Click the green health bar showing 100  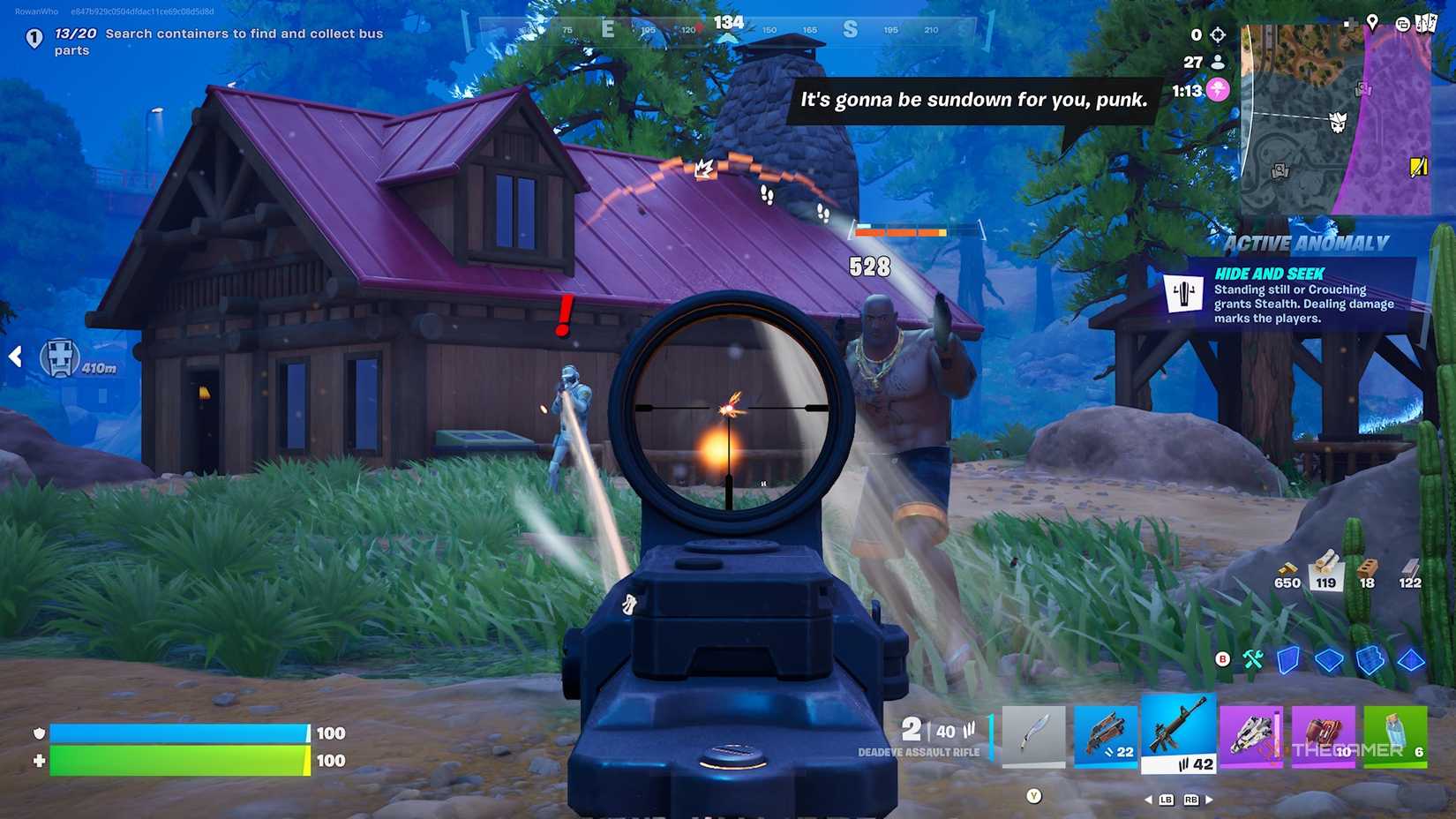176,759
